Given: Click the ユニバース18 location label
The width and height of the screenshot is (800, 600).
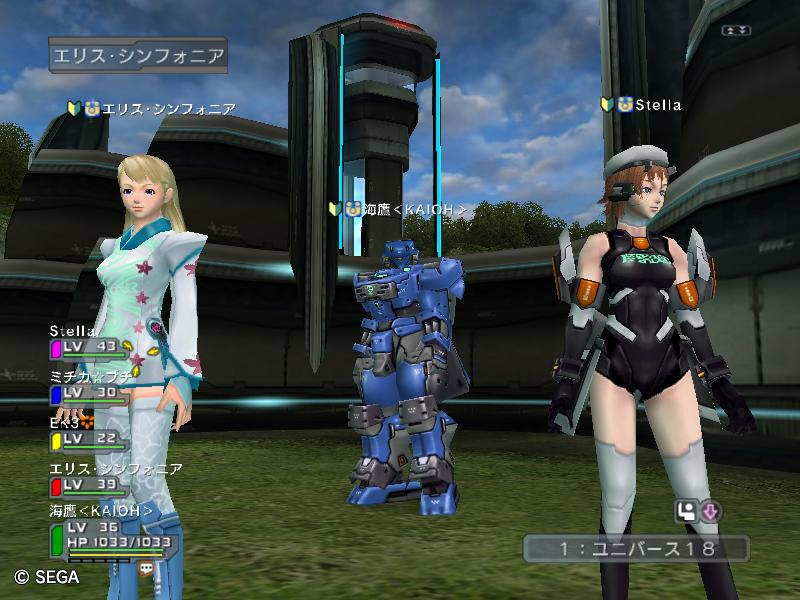Looking at the screenshot, I should [x=635, y=548].
